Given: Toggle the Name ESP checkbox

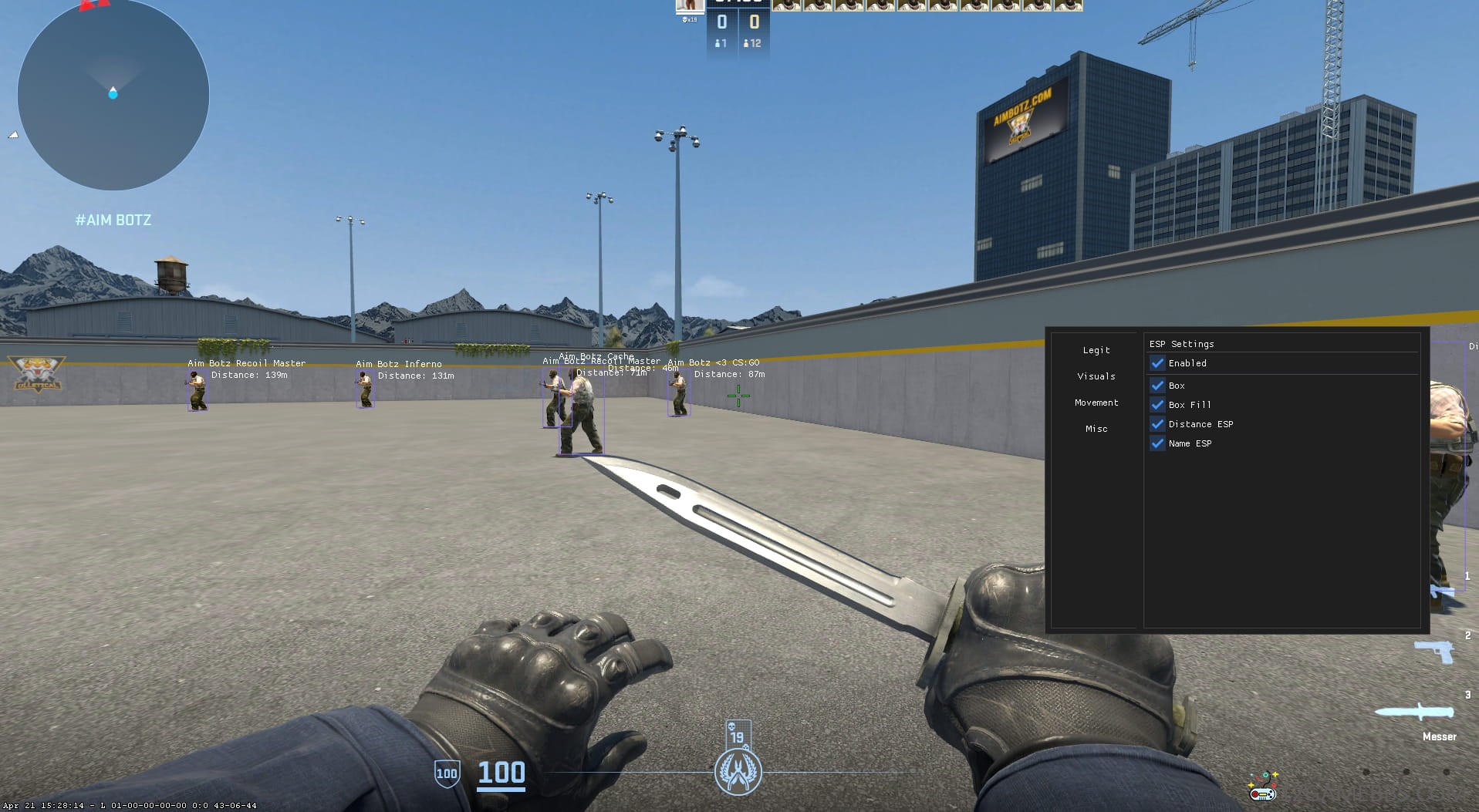Looking at the screenshot, I should tap(1157, 443).
